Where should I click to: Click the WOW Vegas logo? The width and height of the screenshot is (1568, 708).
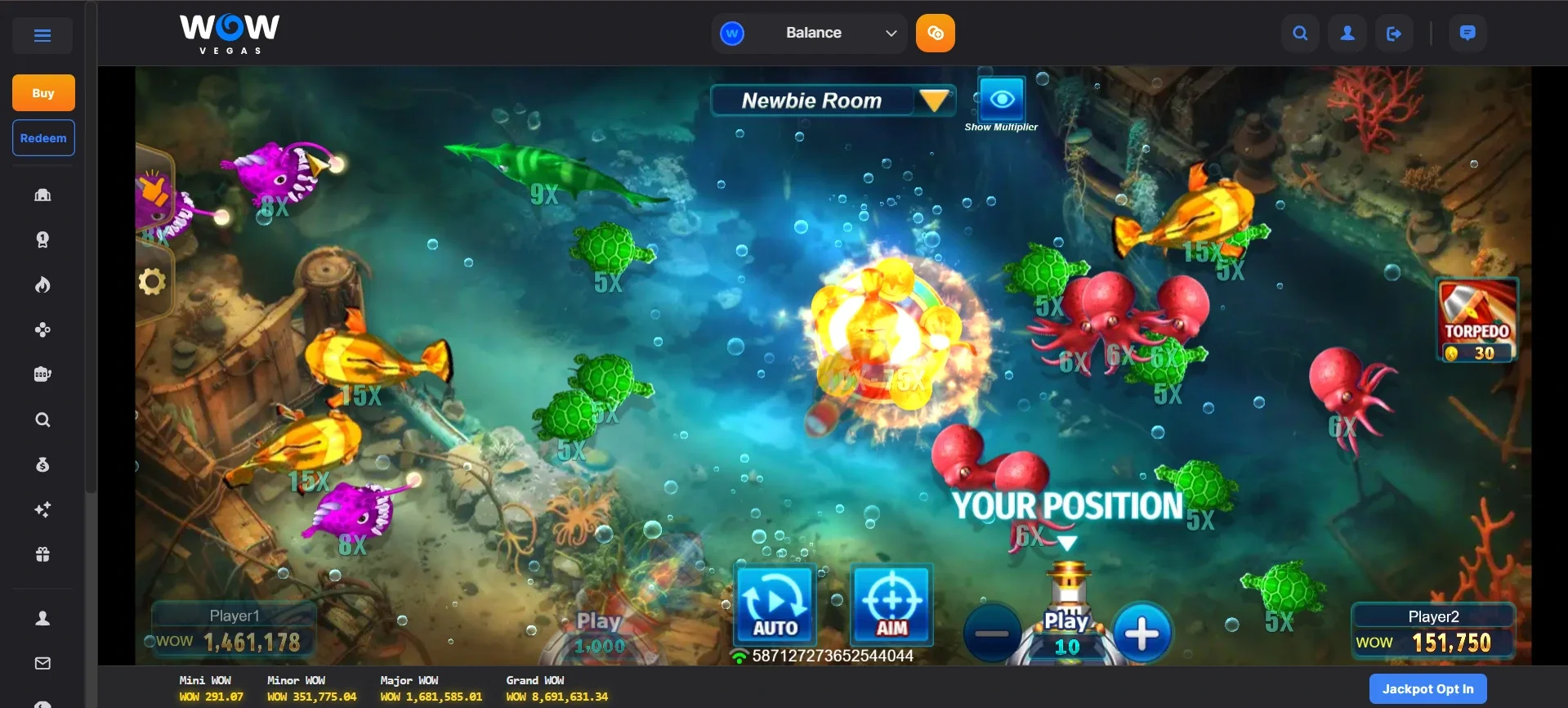point(230,34)
